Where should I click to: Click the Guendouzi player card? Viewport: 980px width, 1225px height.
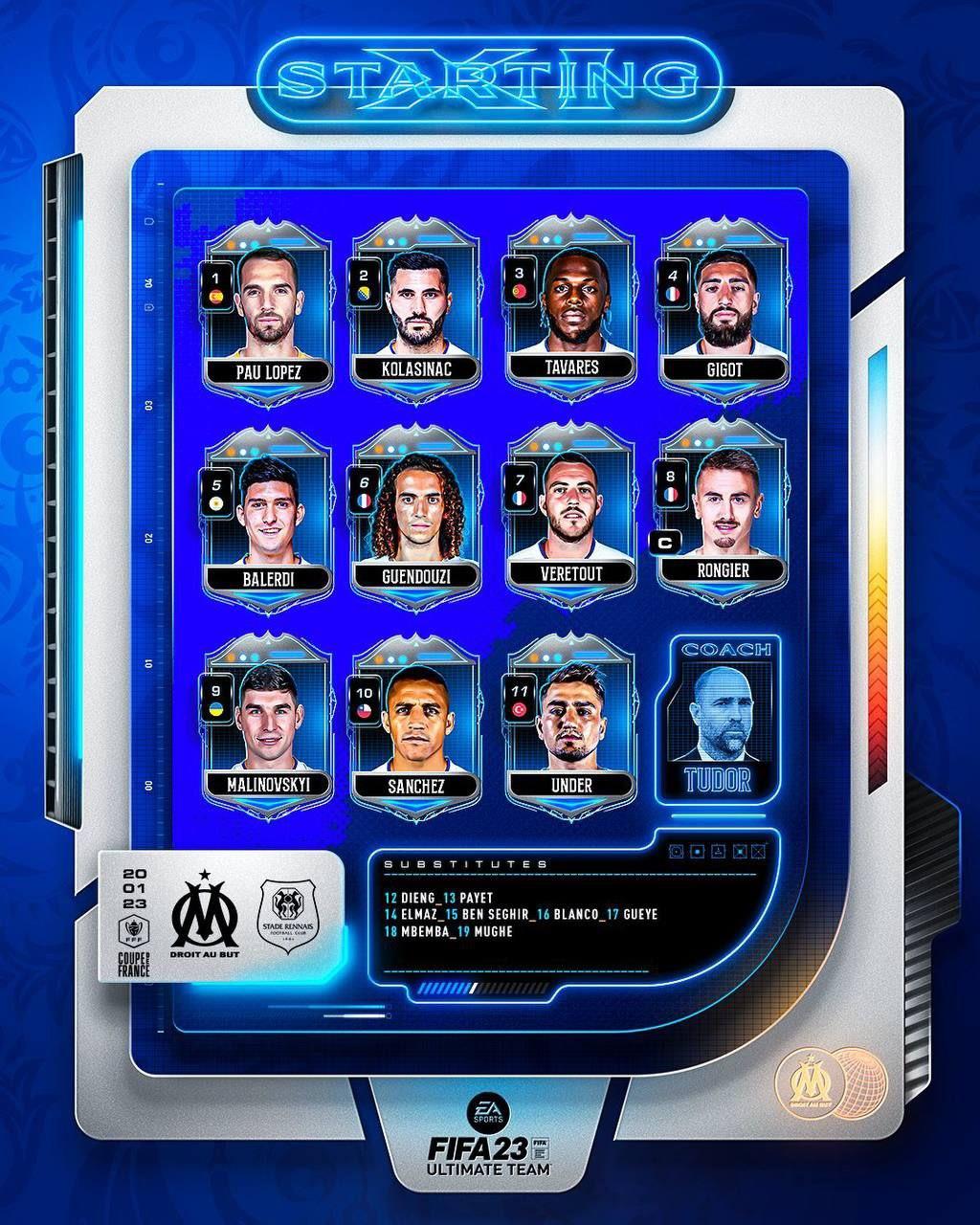[x=415, y=519]
